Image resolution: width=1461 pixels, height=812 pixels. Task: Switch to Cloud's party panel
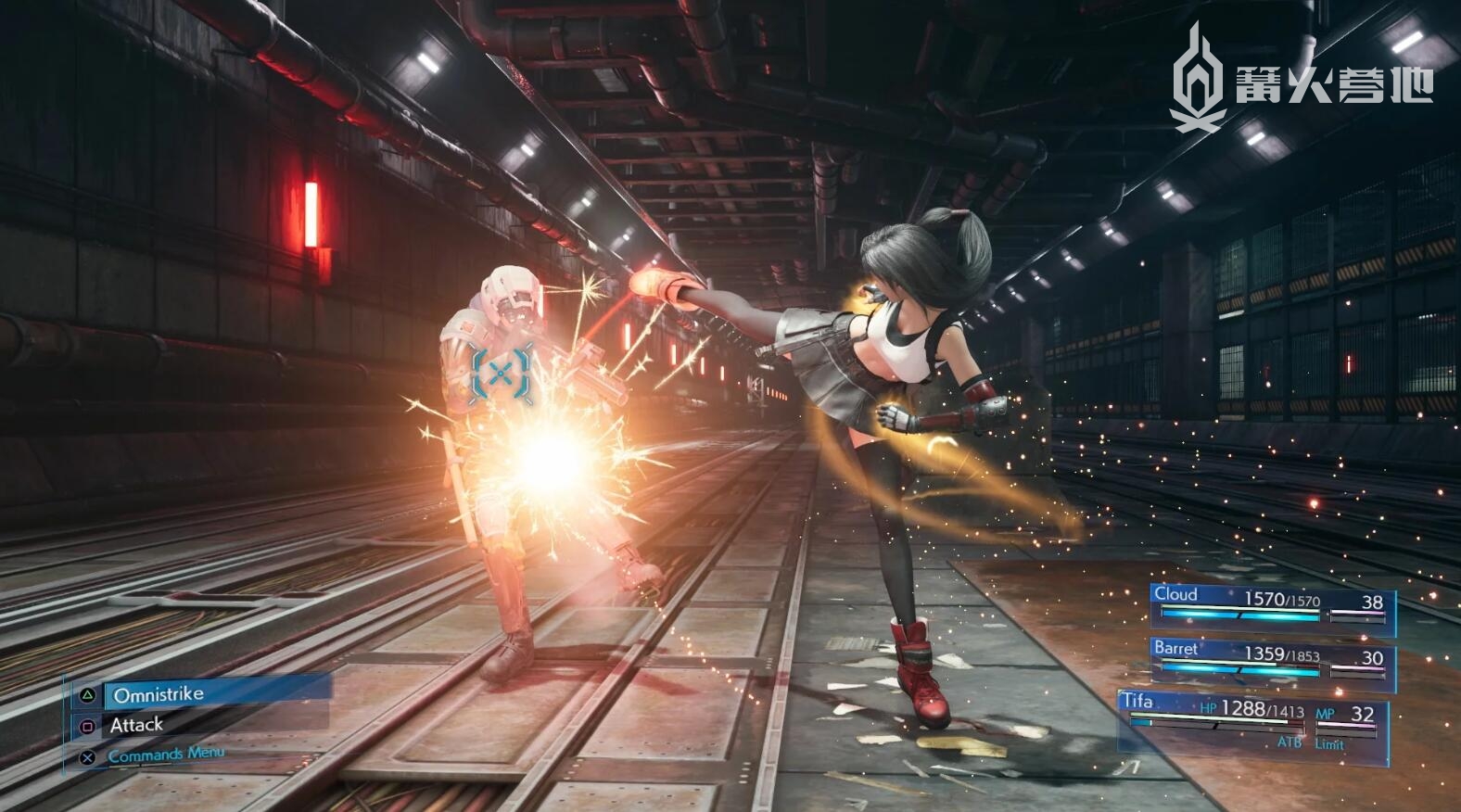click(x=1272, y=608)
